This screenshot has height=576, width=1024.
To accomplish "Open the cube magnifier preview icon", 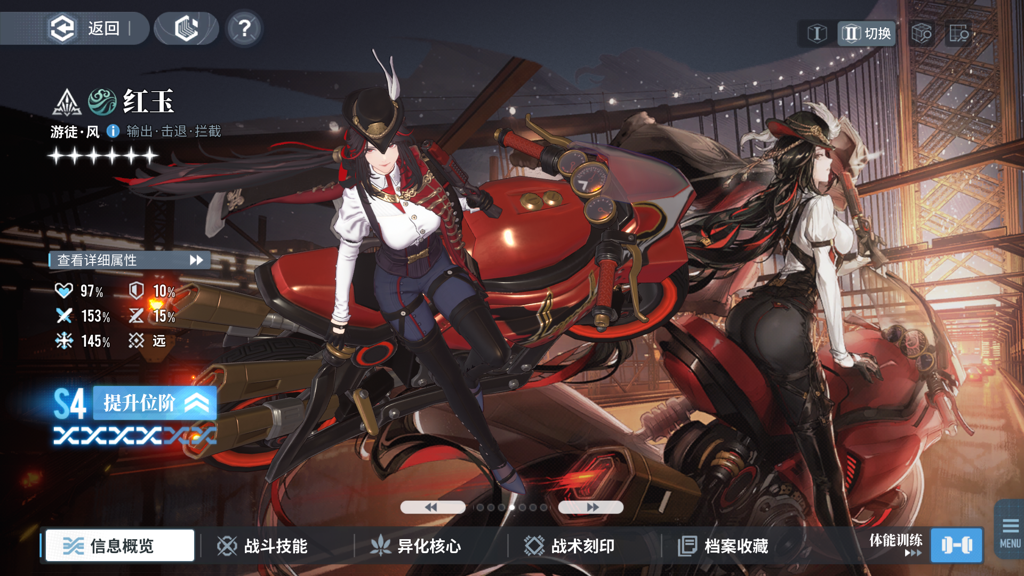I will pyautogui.click(x=921, y=33).
